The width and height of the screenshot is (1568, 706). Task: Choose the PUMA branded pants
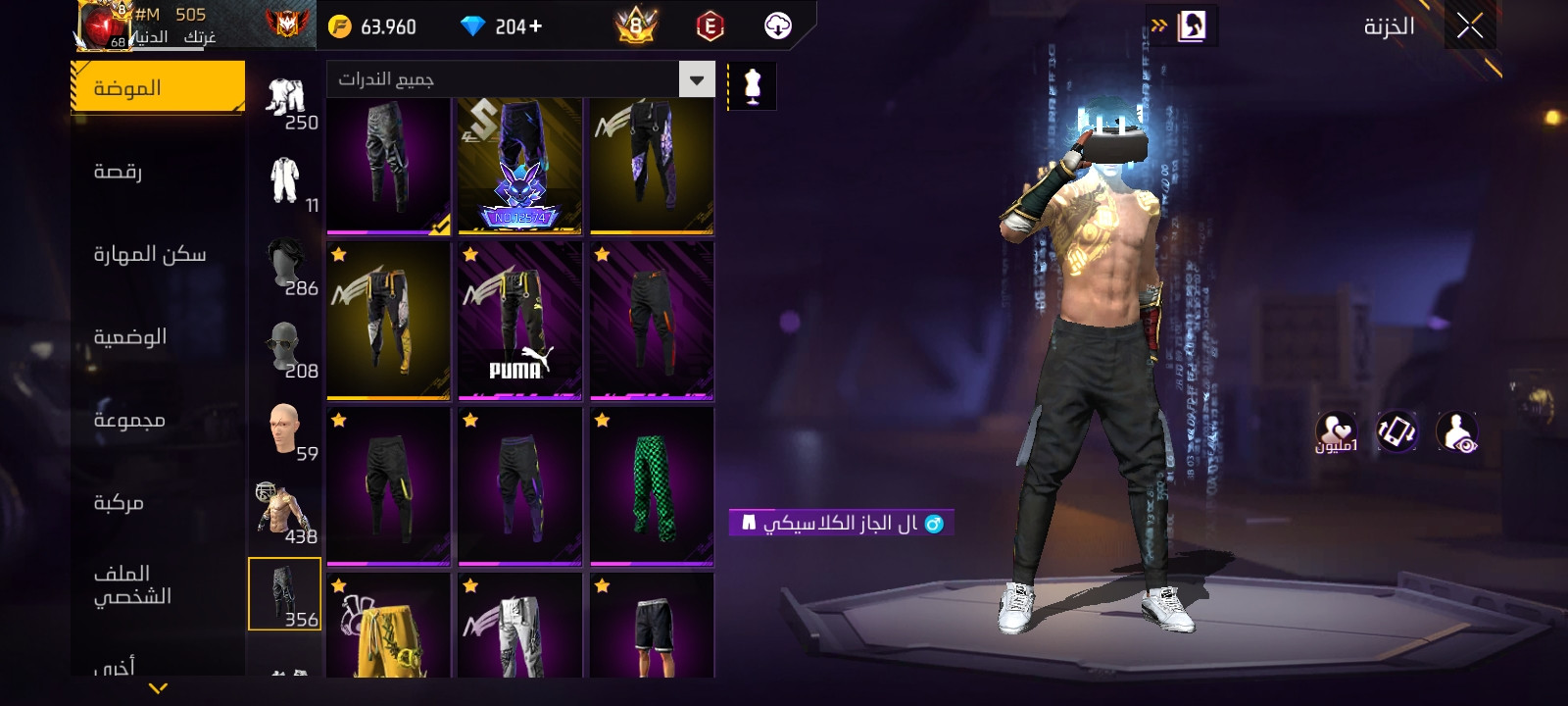(520, 321)
